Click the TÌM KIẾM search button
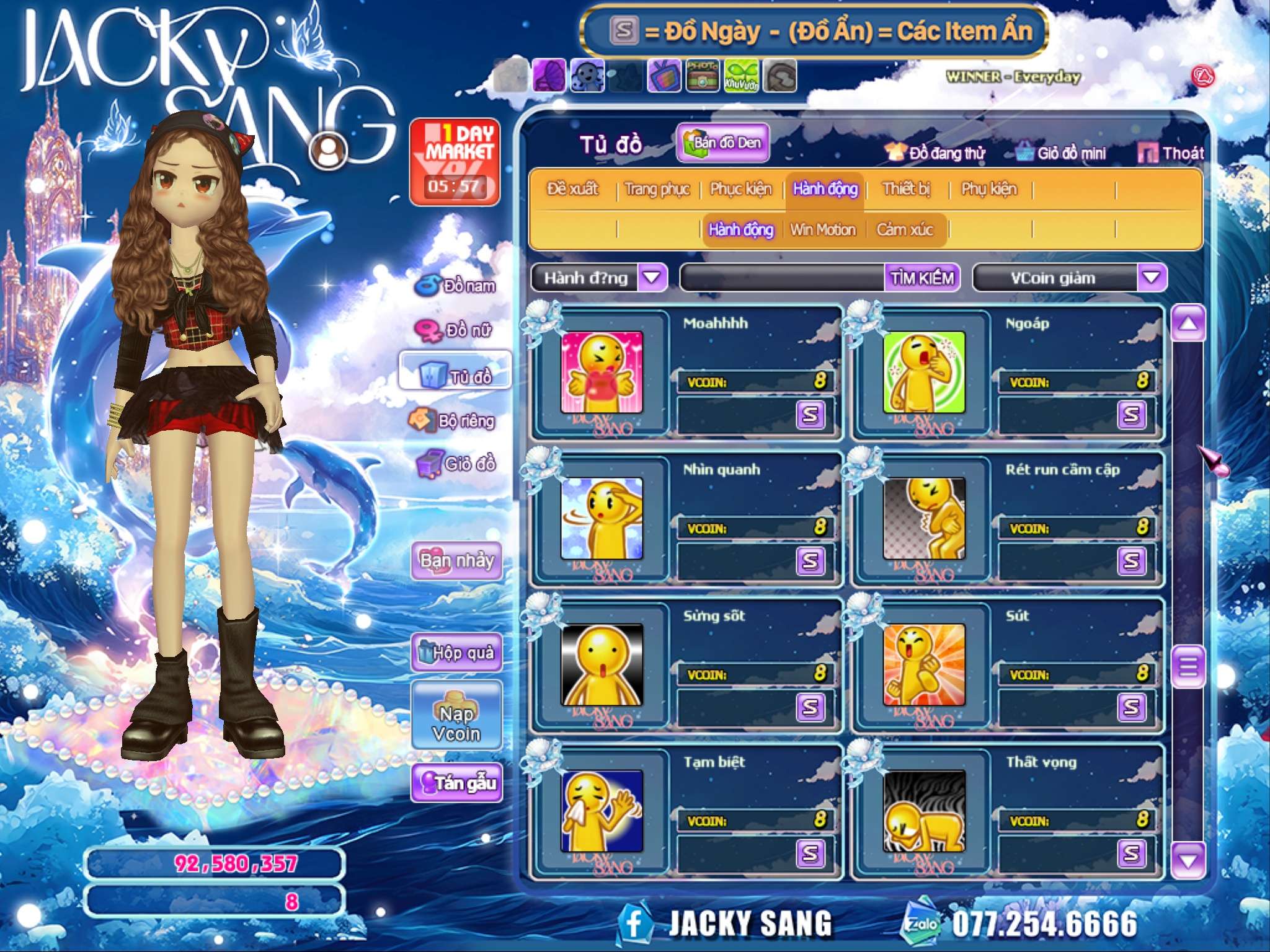1270x952 pixels. click(x=921, y=278)
